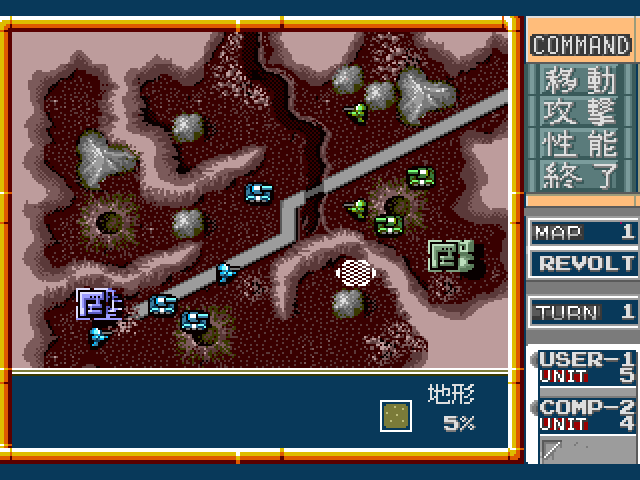The image size is (640, 480).
Task: Choose the 攻撃 (Attack) command
Action: click(581, 111)
